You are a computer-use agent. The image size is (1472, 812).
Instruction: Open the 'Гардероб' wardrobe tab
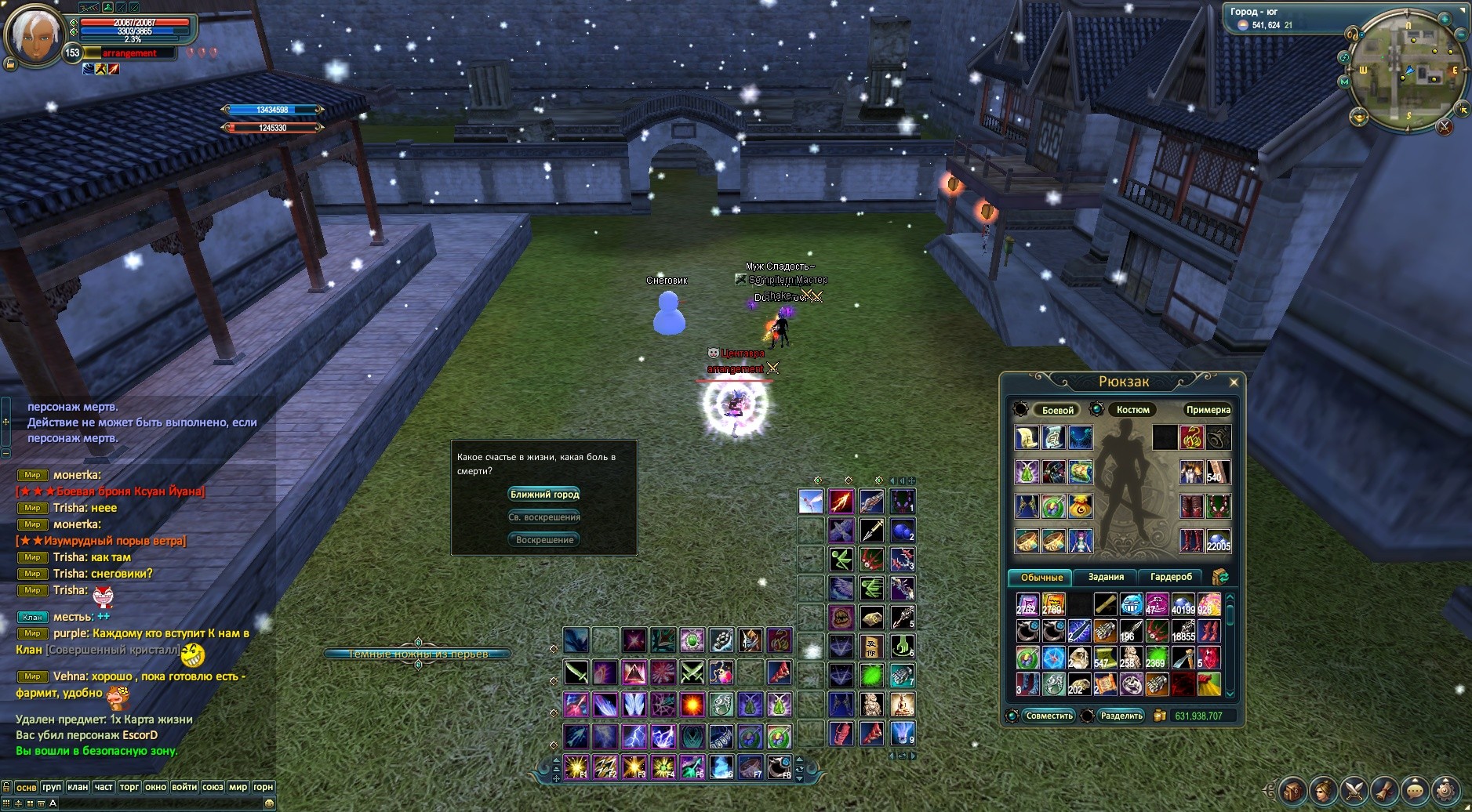[1170, 577]
